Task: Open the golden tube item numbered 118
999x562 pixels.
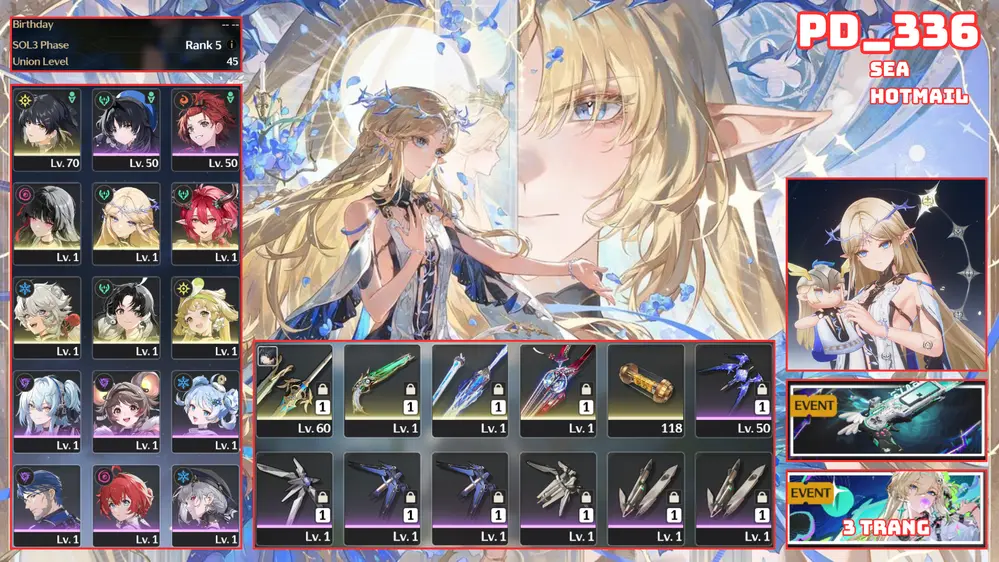Action: pyautogui.click(x=645, y=390)
